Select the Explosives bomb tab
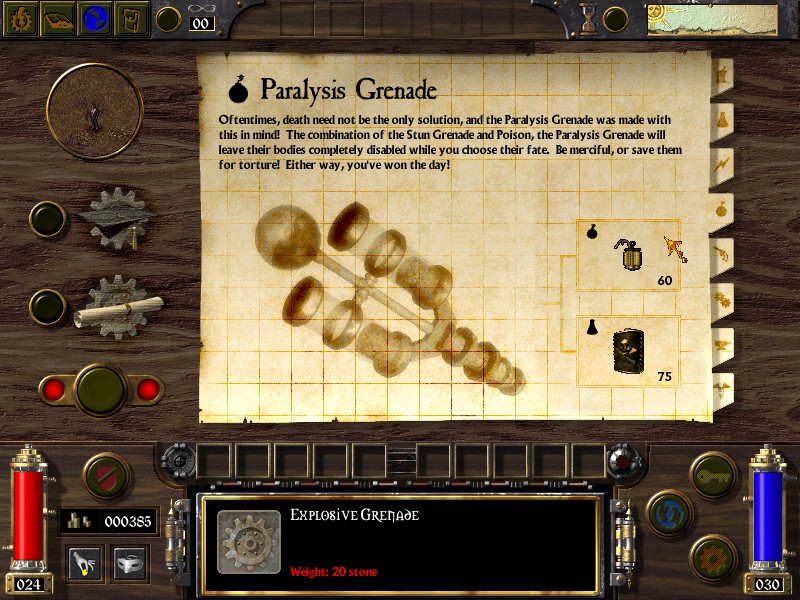Viewport: 800px width, 600px height. click(x=720, y=209)
